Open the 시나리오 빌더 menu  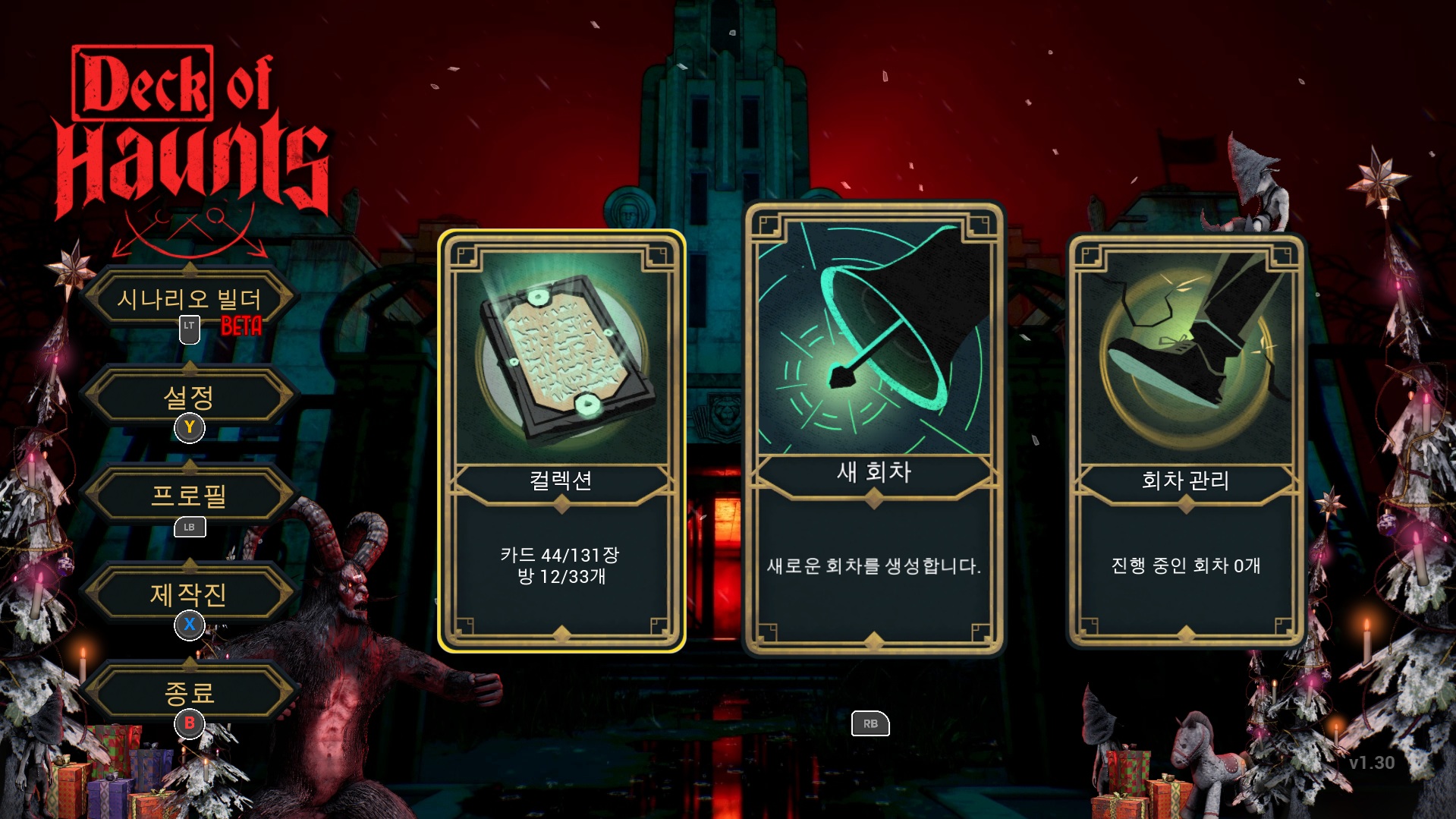coord(189,299)
